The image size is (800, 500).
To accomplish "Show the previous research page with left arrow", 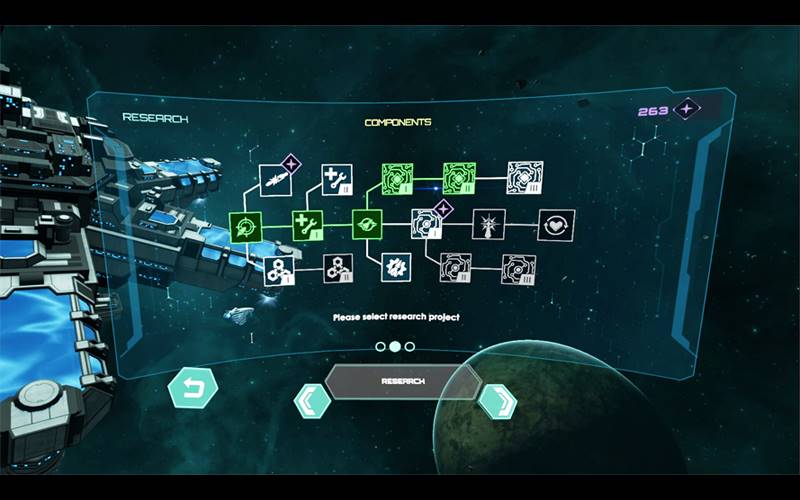I will coord(311,401).
